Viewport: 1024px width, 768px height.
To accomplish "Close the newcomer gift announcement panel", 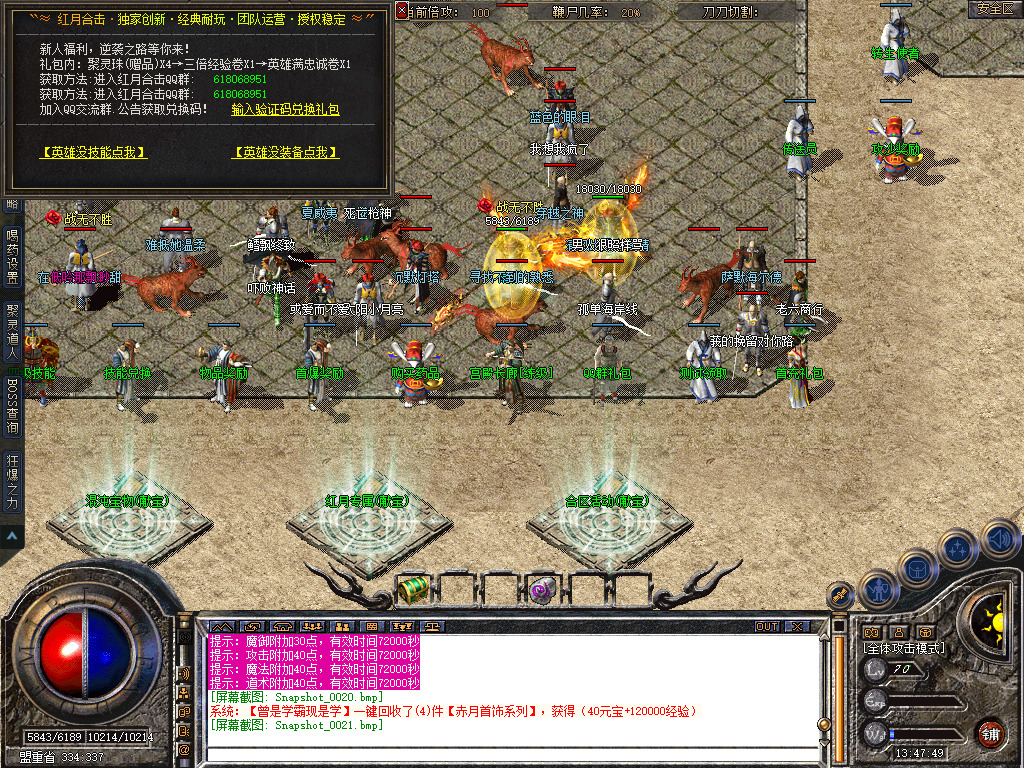I will pyautogui.click(x=402, y=11).
